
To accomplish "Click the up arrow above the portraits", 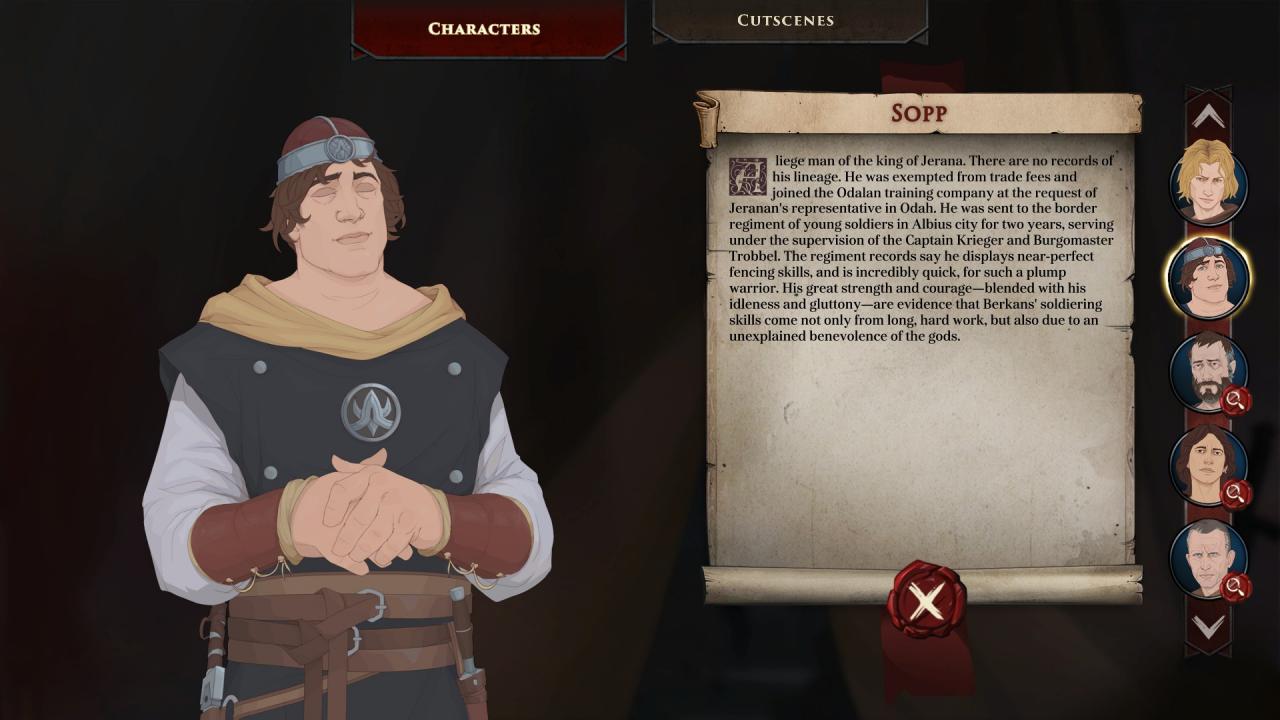I will point(1208,115).
